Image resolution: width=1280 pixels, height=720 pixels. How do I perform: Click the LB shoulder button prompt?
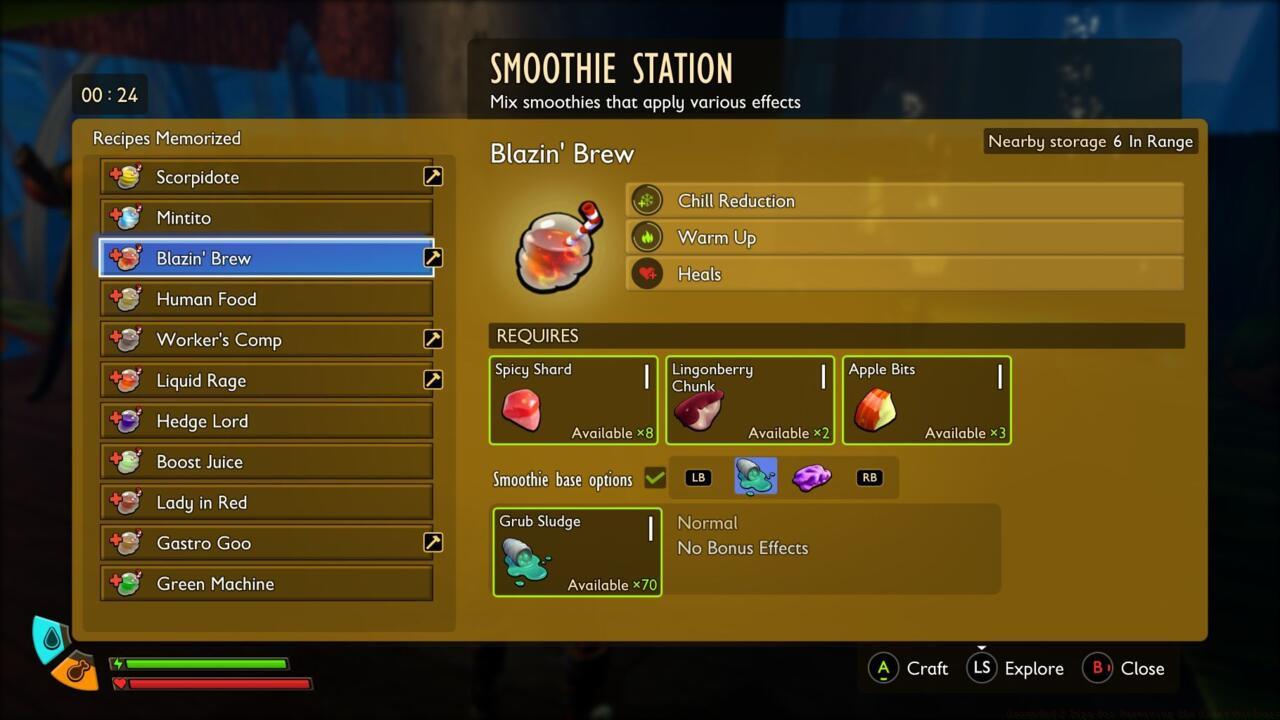coord(697,477)
